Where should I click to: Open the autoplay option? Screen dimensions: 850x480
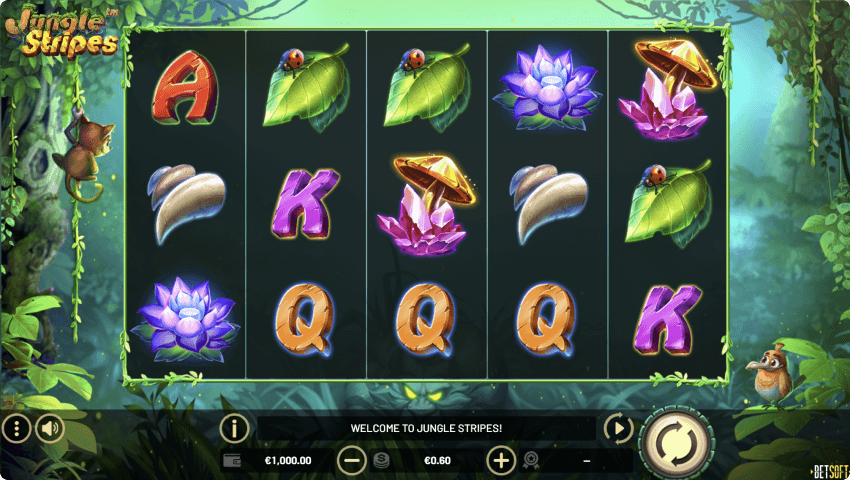619,429
